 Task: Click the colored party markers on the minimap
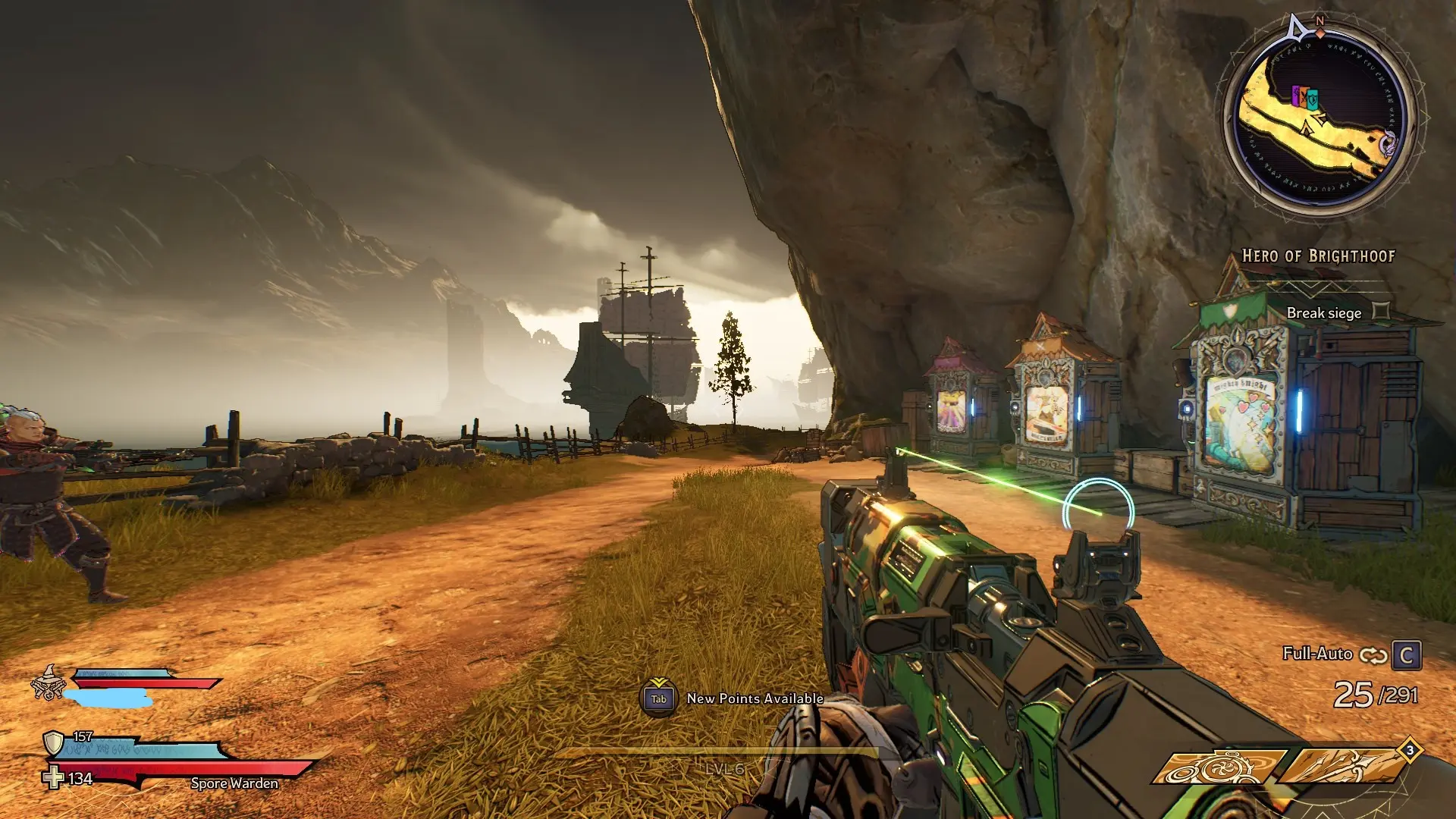tap(1305, 97)
